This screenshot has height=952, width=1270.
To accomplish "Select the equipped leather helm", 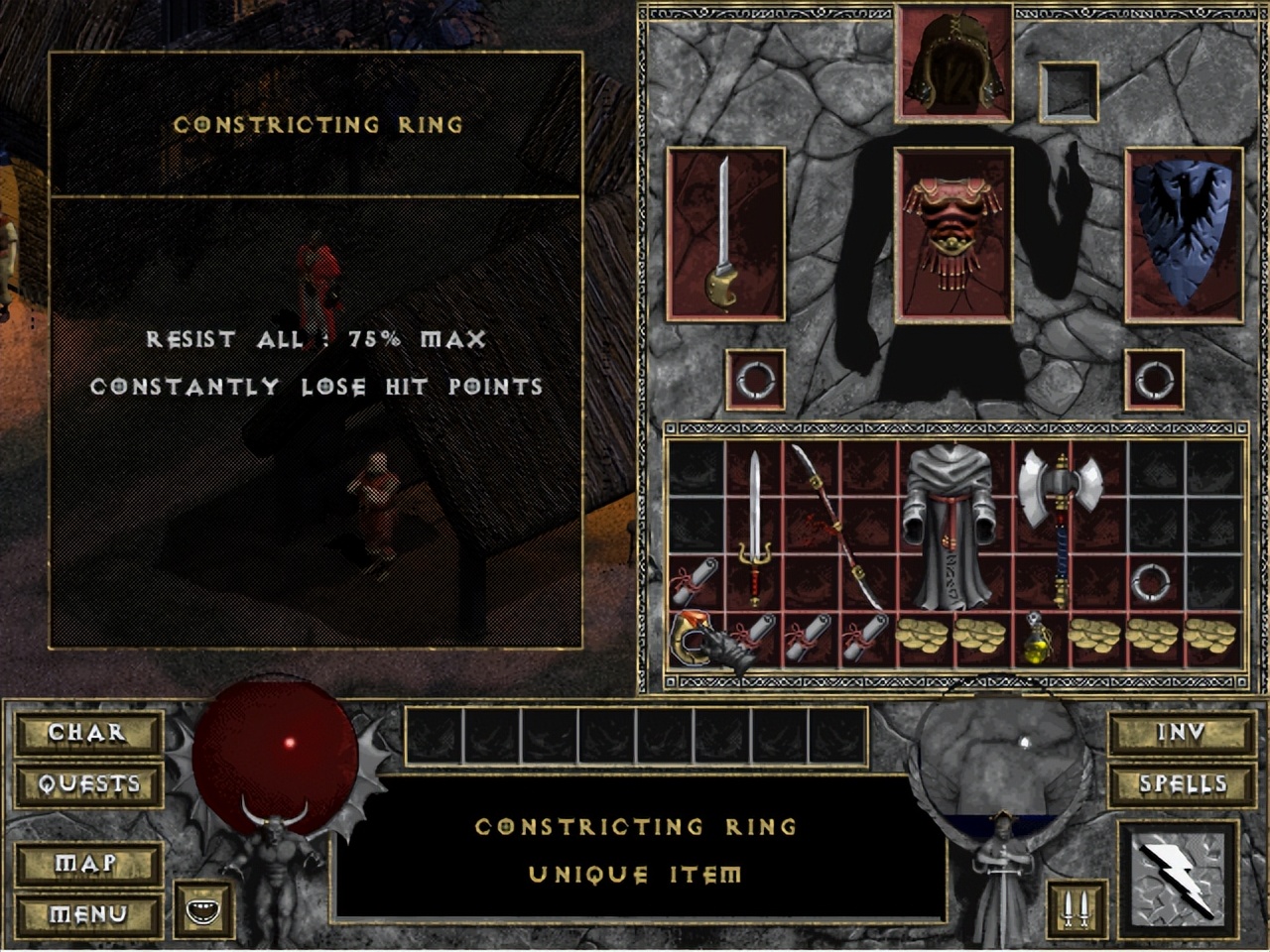I will pos(952,65).
